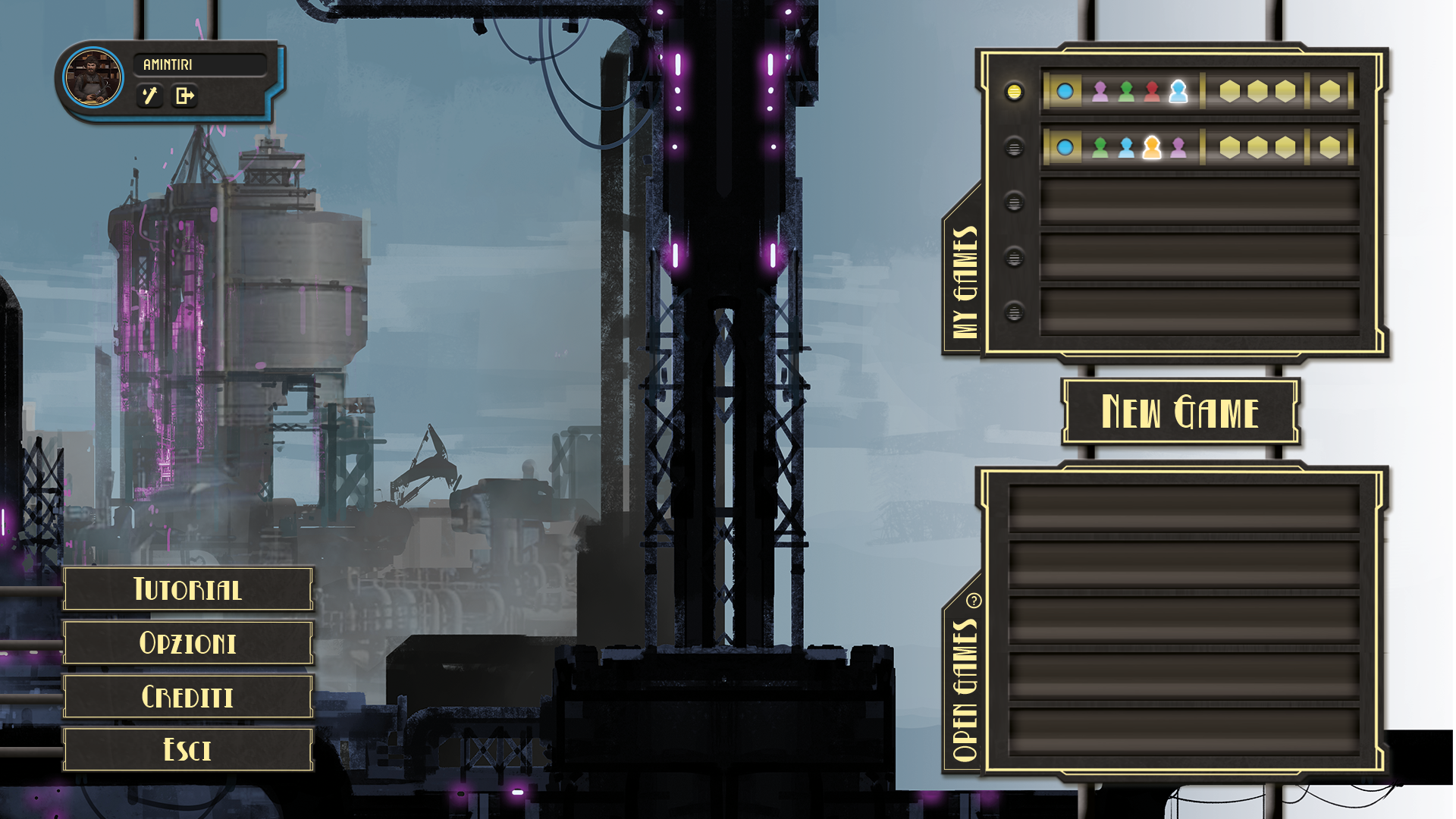Click the logout icon next to the pen
The height and width of the screenshot is (819, 1456).
point(184,97)
